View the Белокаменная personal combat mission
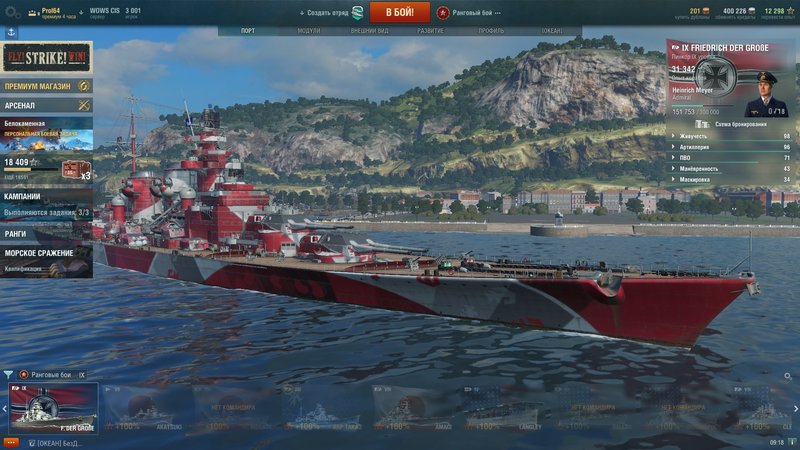 [x=46, y=132]
